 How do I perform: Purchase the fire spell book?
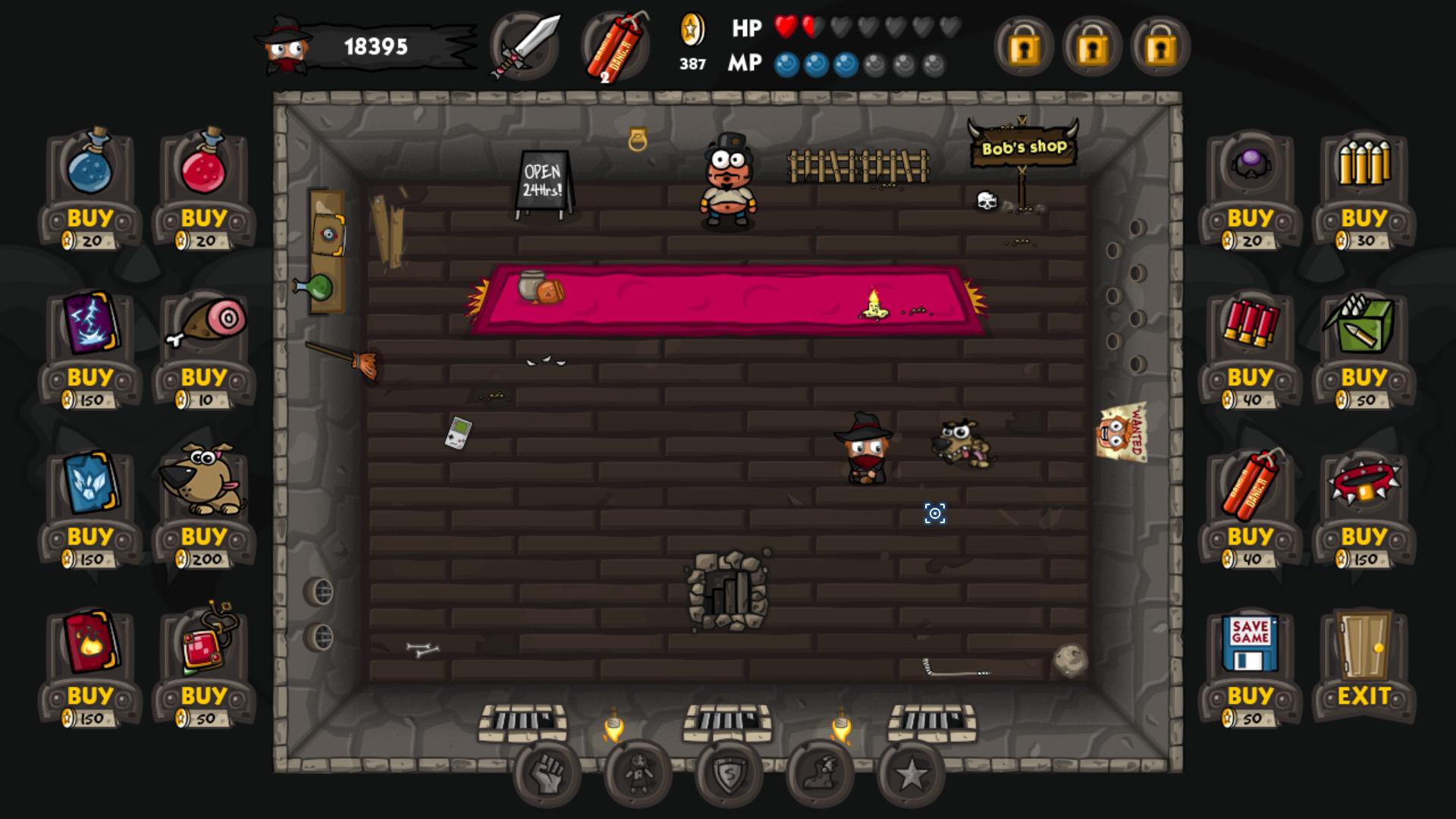(90, 696)
